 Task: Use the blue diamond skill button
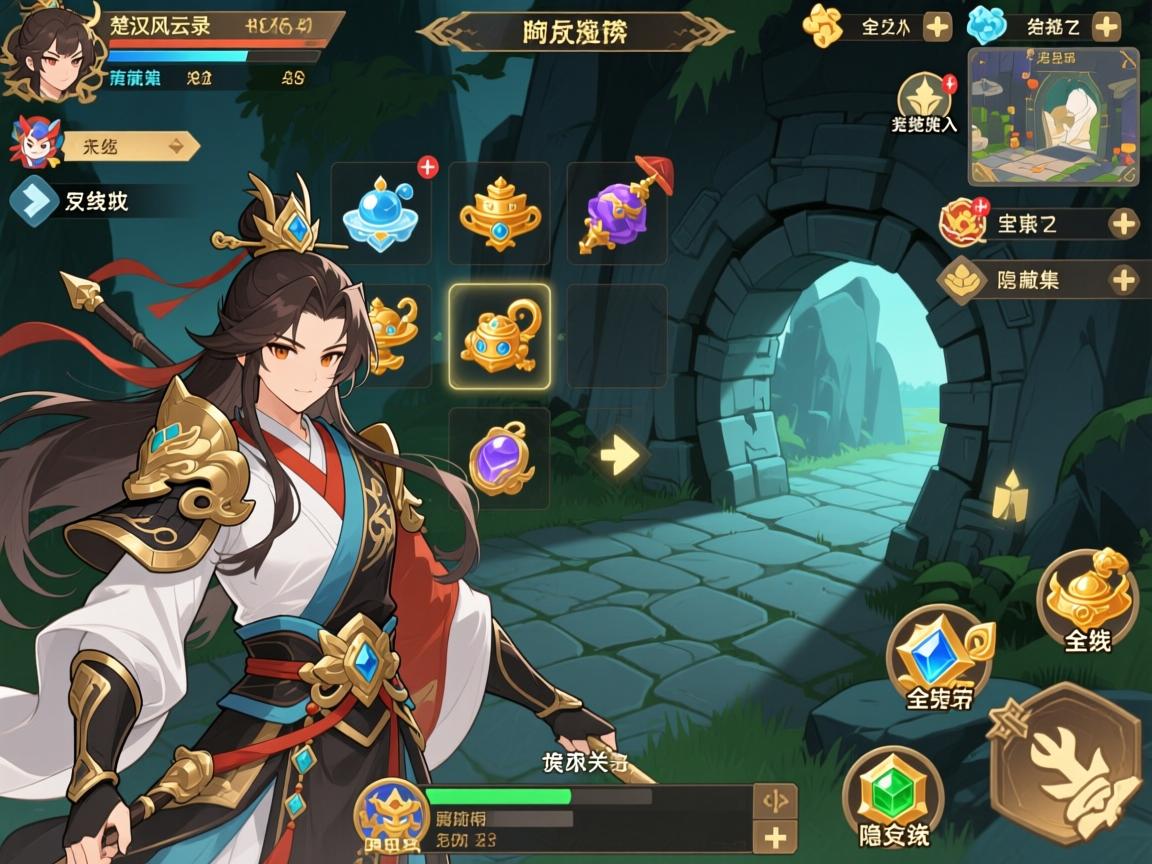pyautogui.click(x=940, y=658)
